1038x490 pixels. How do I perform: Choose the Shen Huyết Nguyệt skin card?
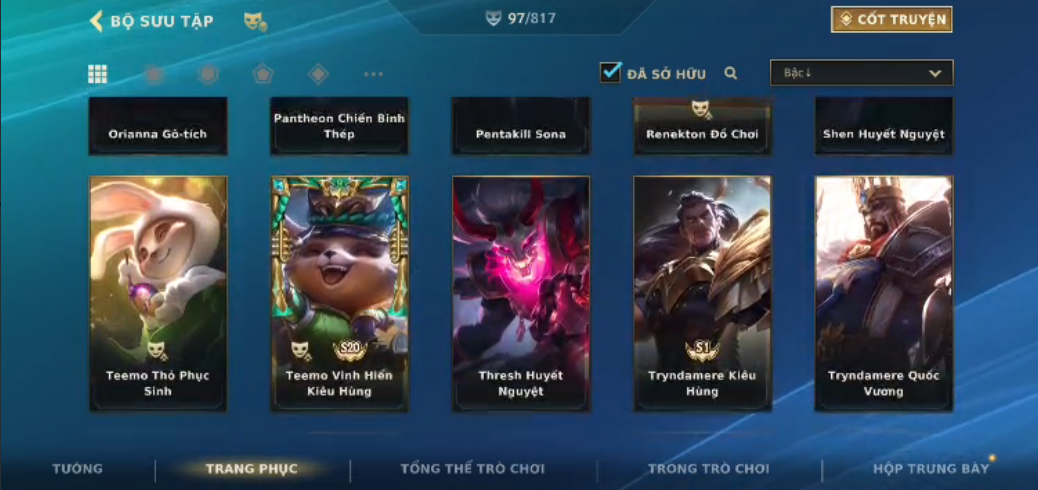[x=883, y=126]
